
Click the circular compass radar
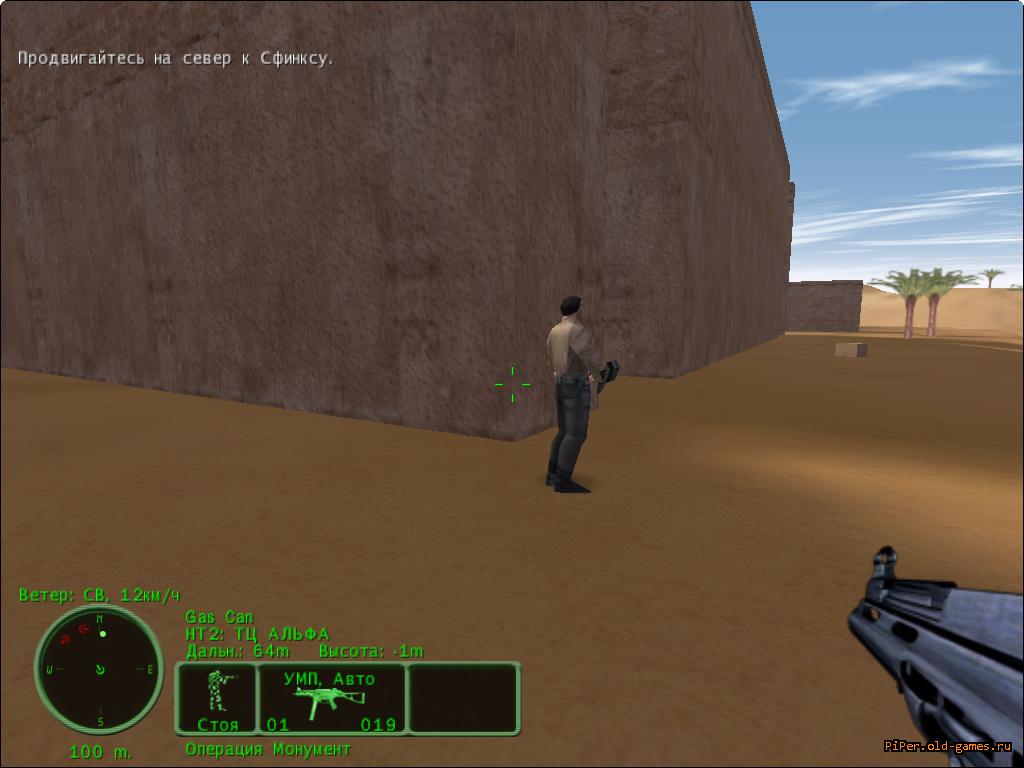point(99,668)
